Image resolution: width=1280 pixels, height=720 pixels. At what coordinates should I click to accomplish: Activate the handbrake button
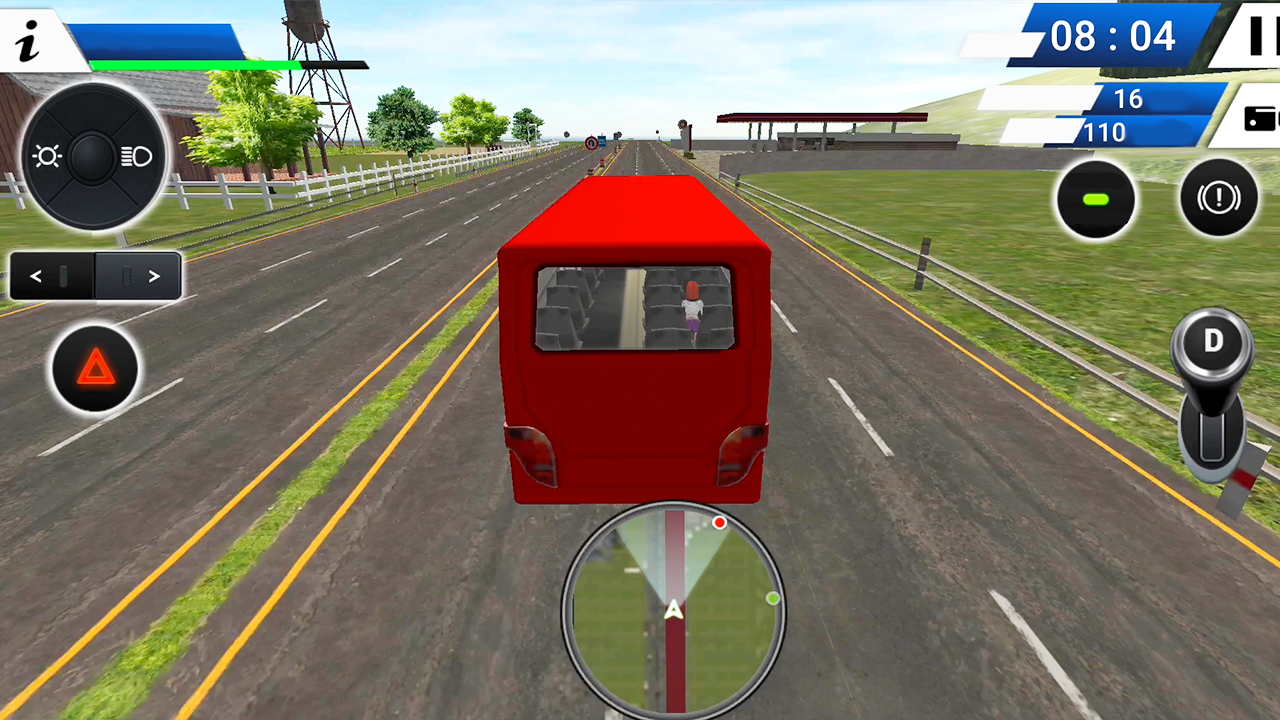click(1218, 197)
